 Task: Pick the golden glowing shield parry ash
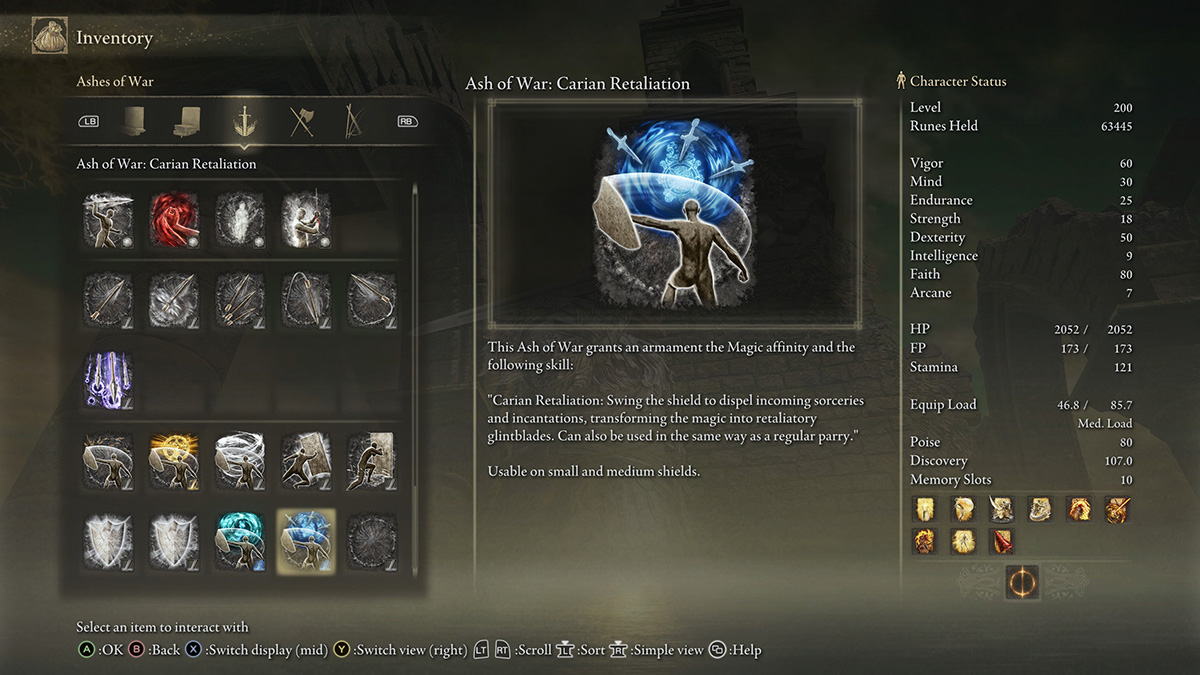tap(174, 461)
